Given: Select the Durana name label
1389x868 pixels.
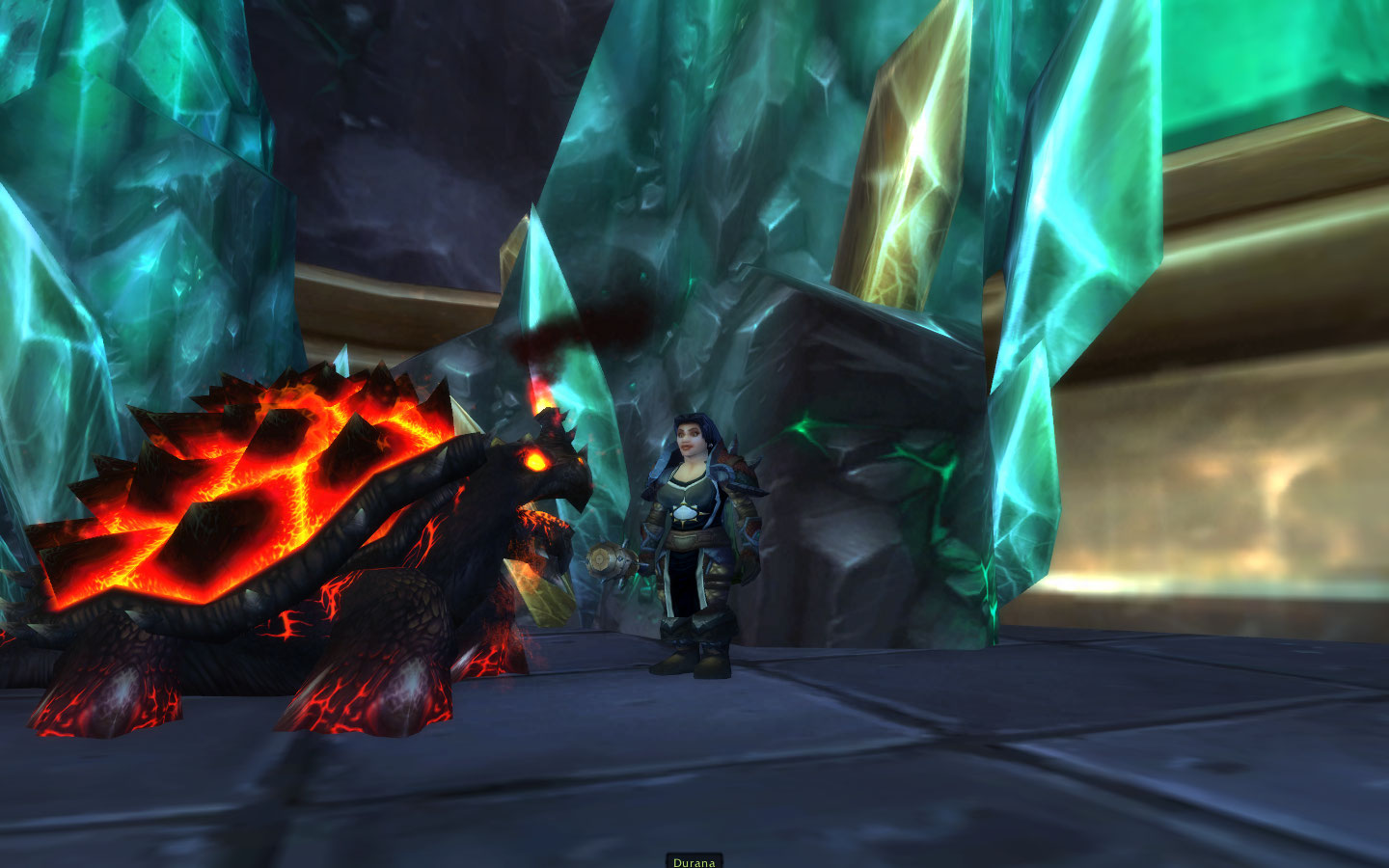Looking at the screenshot, I should [x=694, y=861].
